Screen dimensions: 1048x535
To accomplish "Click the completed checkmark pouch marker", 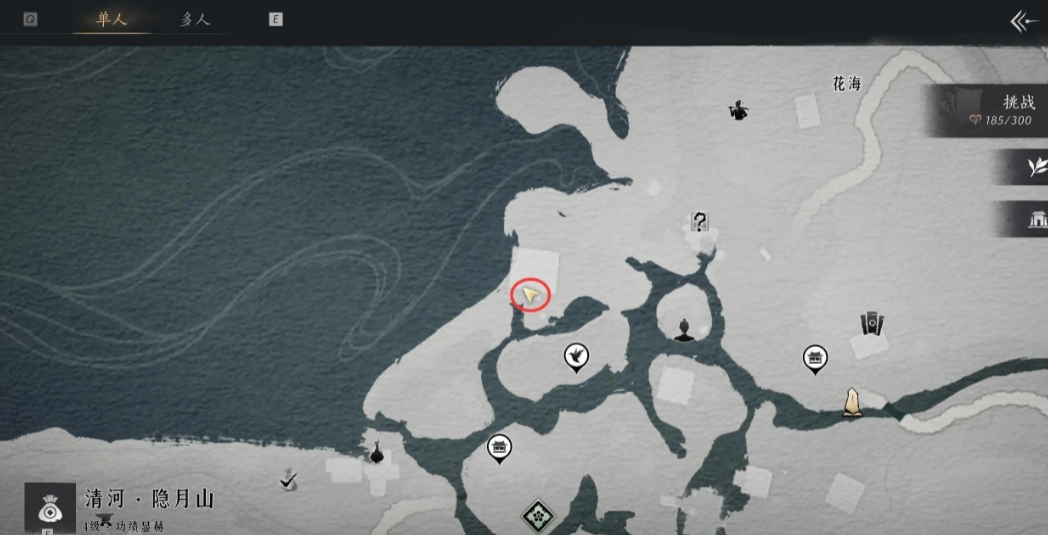I will point(289,482).
